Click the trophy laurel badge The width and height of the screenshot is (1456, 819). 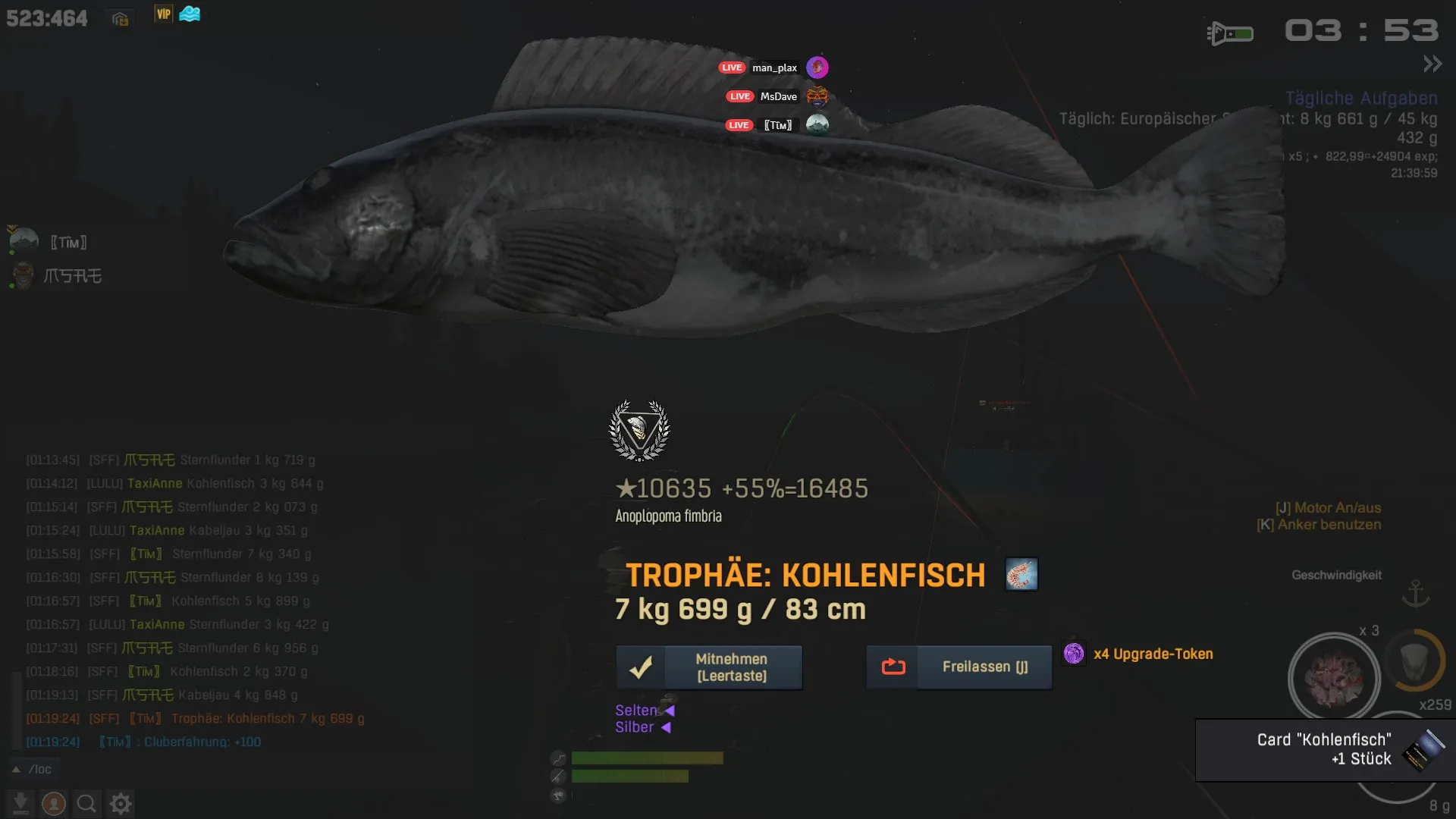click(x=639, y=430)
